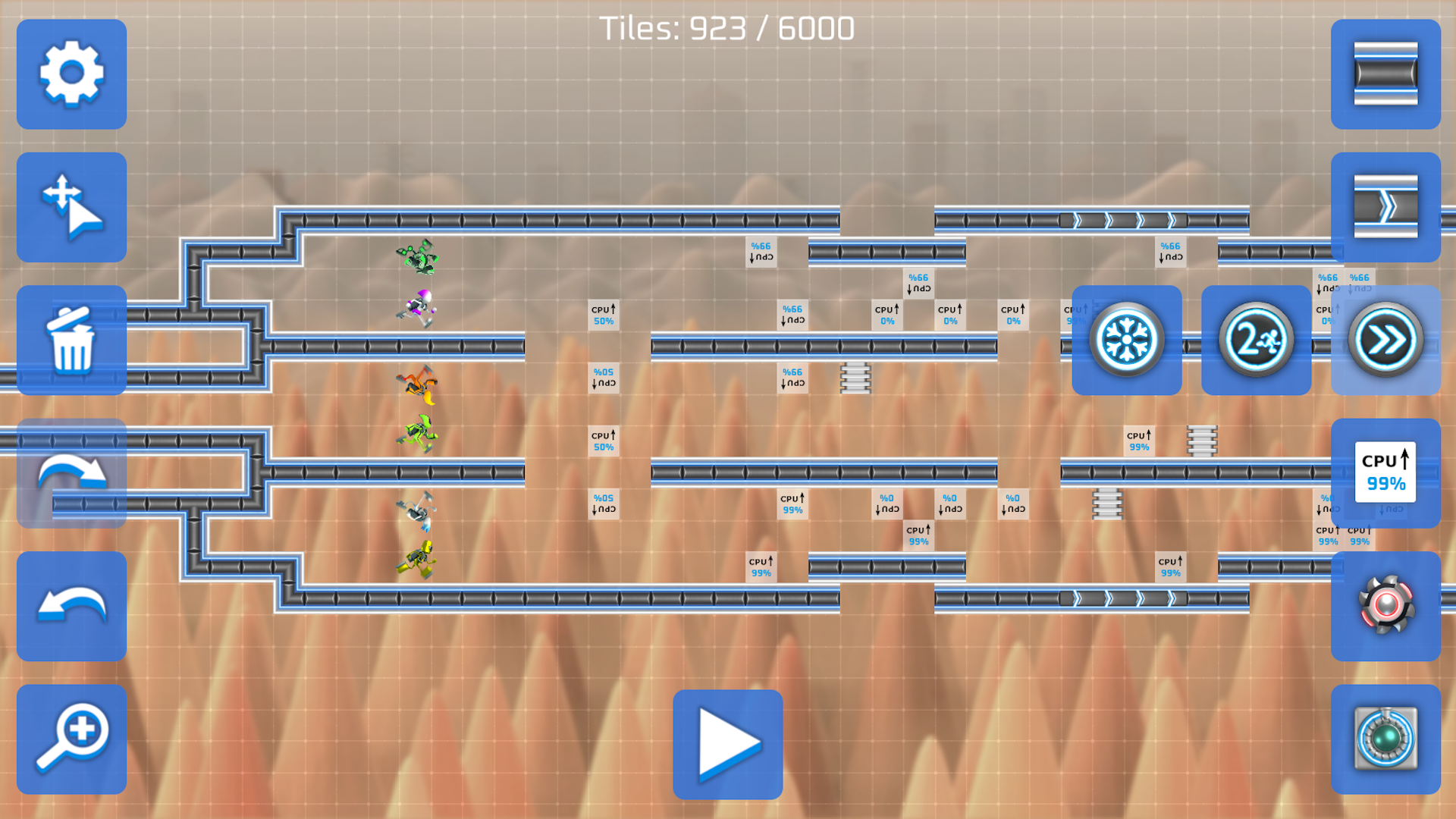Open the settings gear menu
This screenshot has height=819, width=1456.
tap(71, 75)
